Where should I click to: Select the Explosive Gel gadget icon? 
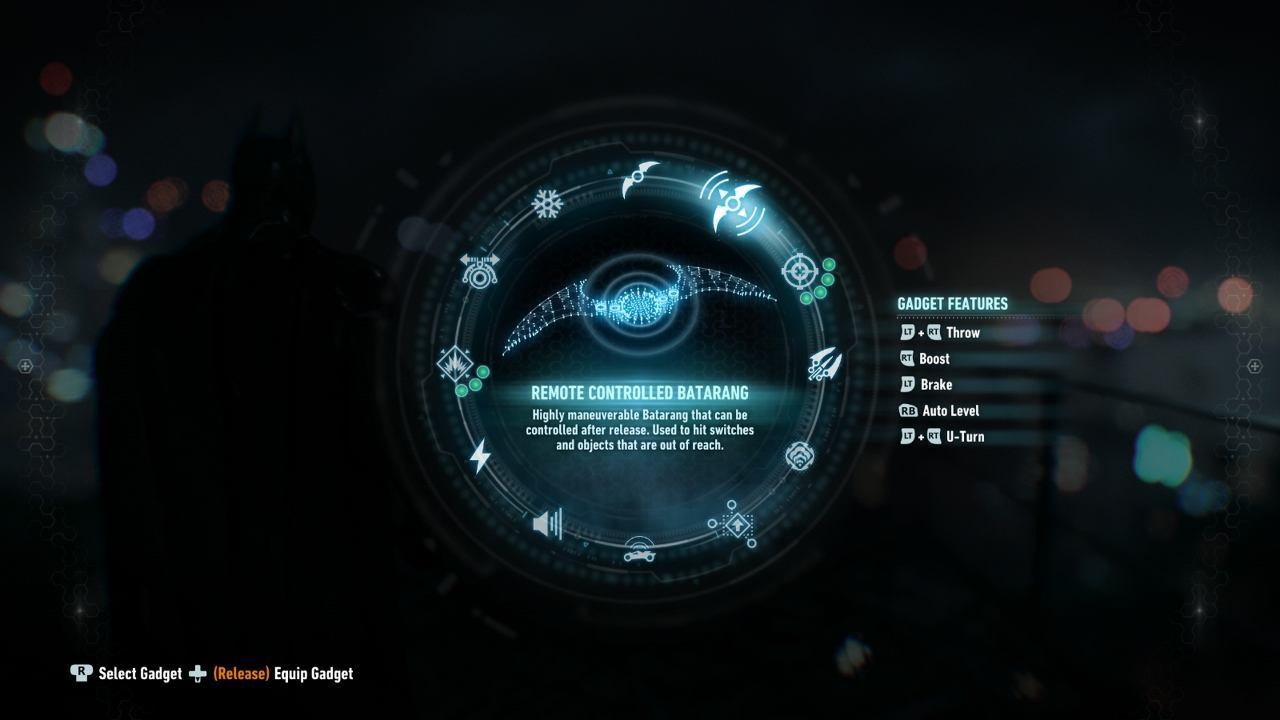pyautogui.click(x=457, y=362)
